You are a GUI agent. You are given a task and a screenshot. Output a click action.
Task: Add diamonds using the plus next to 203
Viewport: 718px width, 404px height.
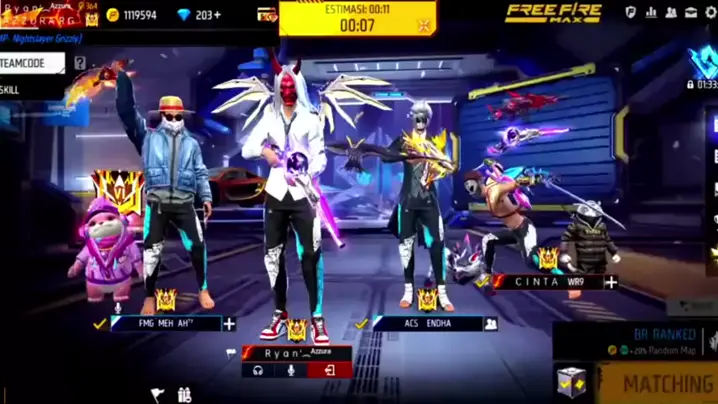click(x=215, y=15)
